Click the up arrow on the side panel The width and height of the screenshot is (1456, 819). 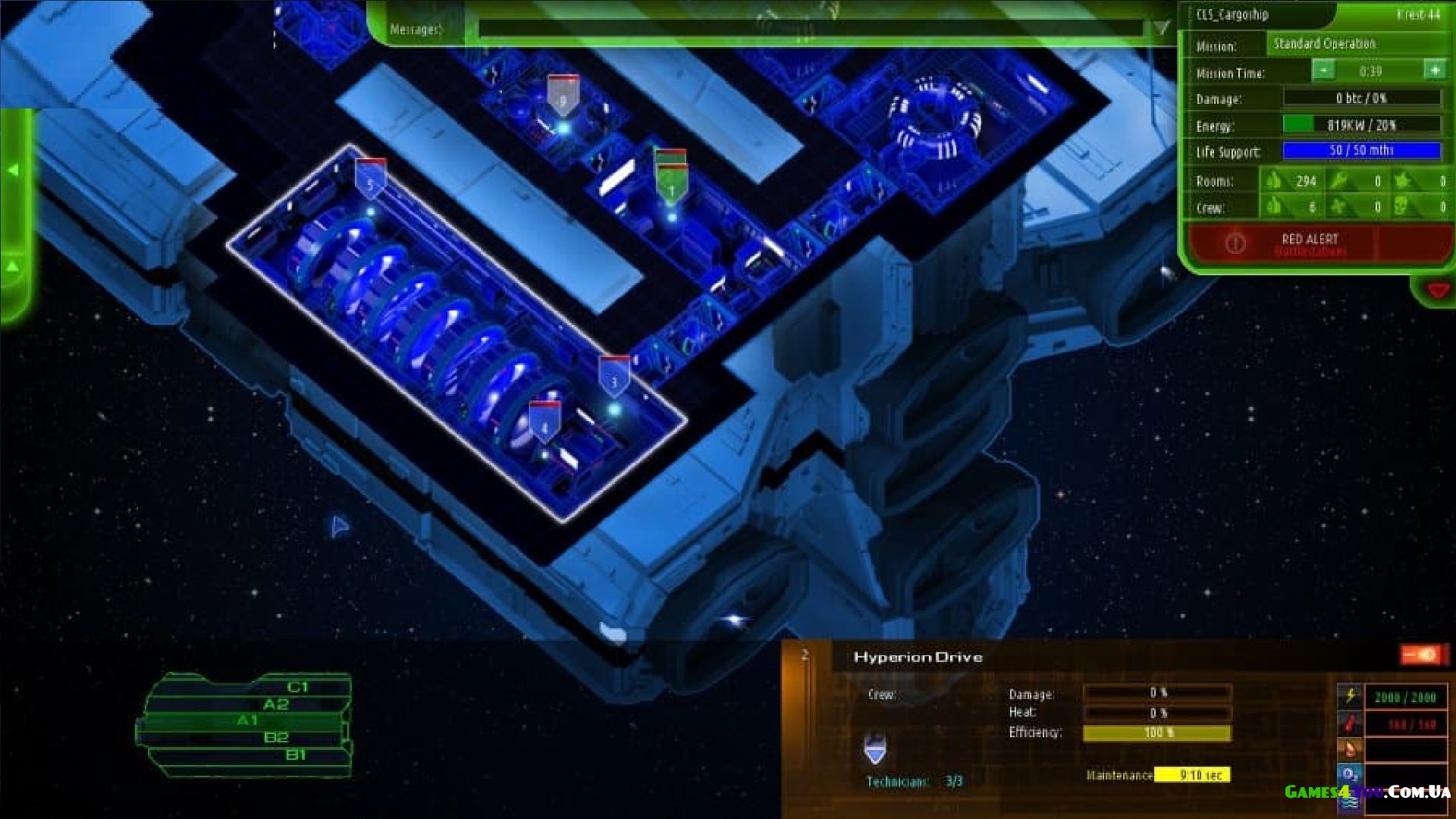pos(13,267)
